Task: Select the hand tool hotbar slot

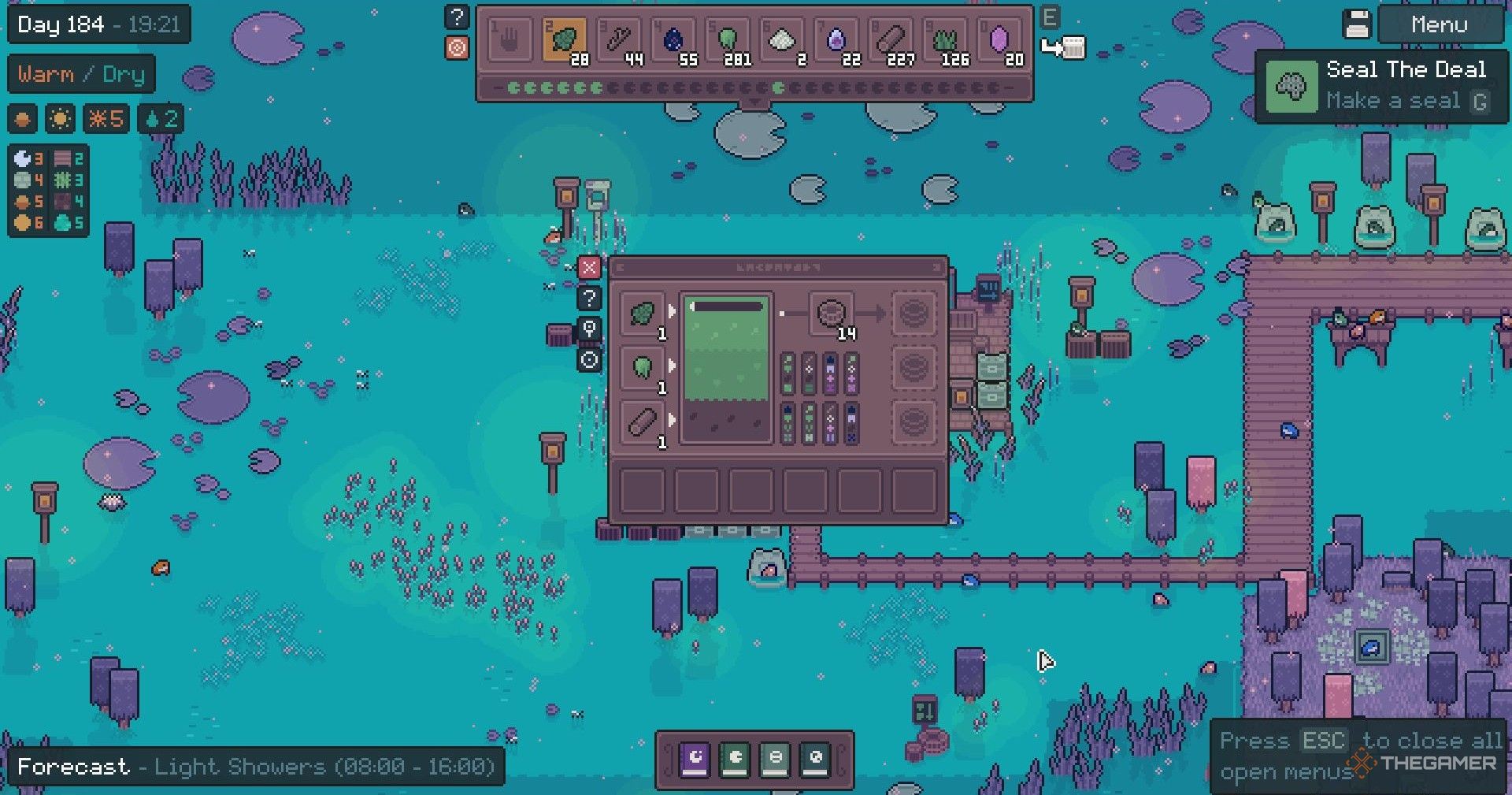Action: coord(510,40)
